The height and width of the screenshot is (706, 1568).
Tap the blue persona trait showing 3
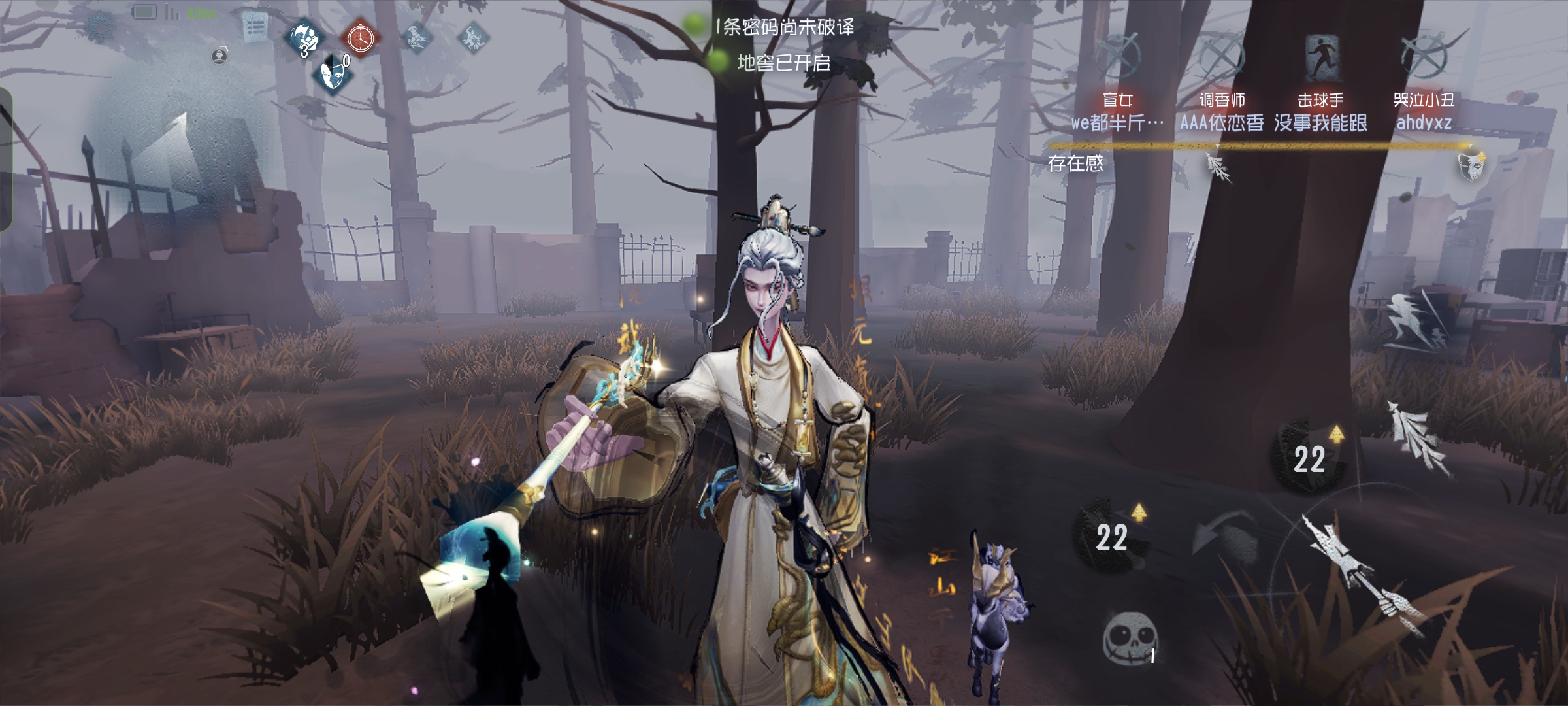[x=306, y=38]
